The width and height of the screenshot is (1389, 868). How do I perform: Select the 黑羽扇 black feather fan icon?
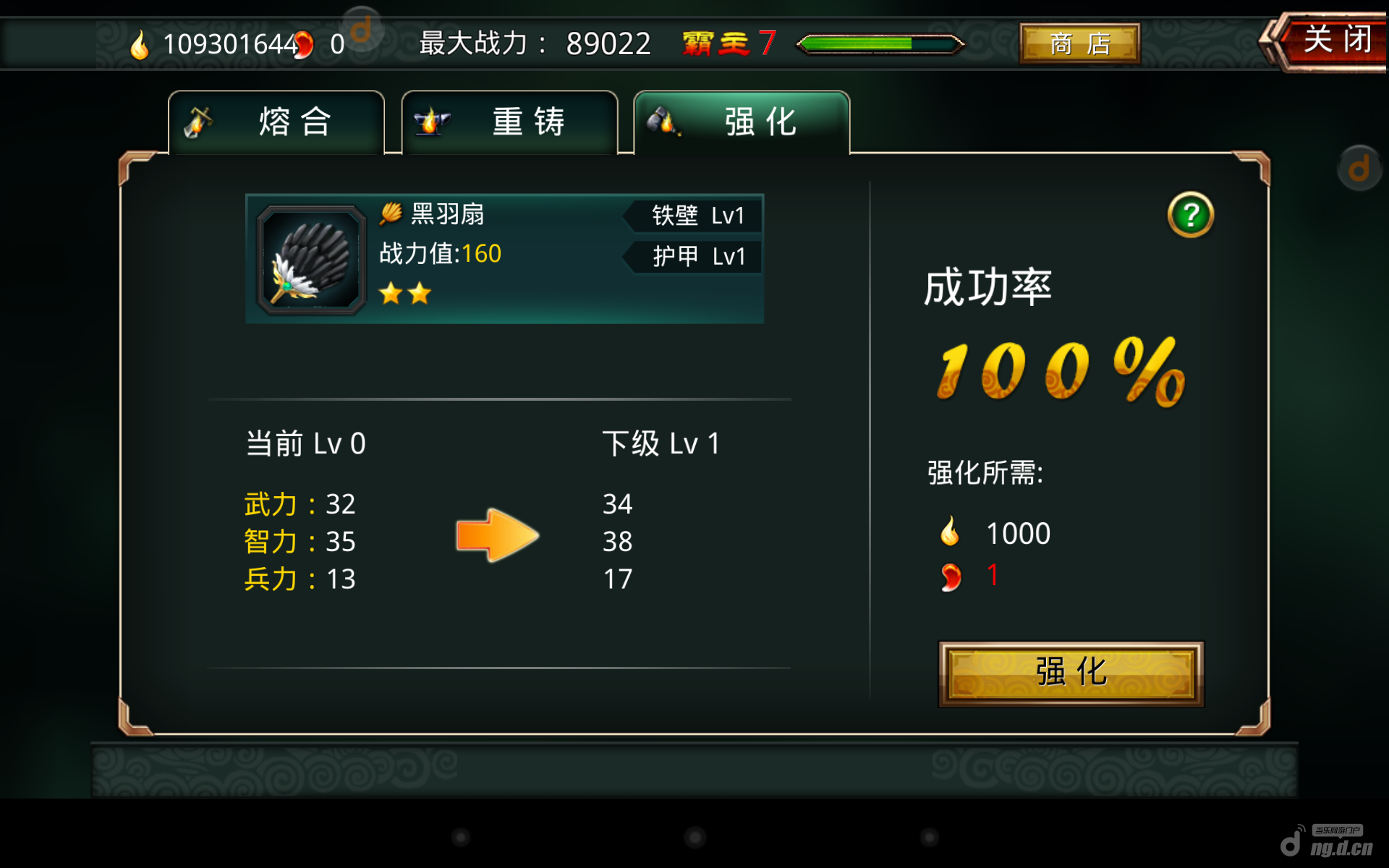[312, 260]
